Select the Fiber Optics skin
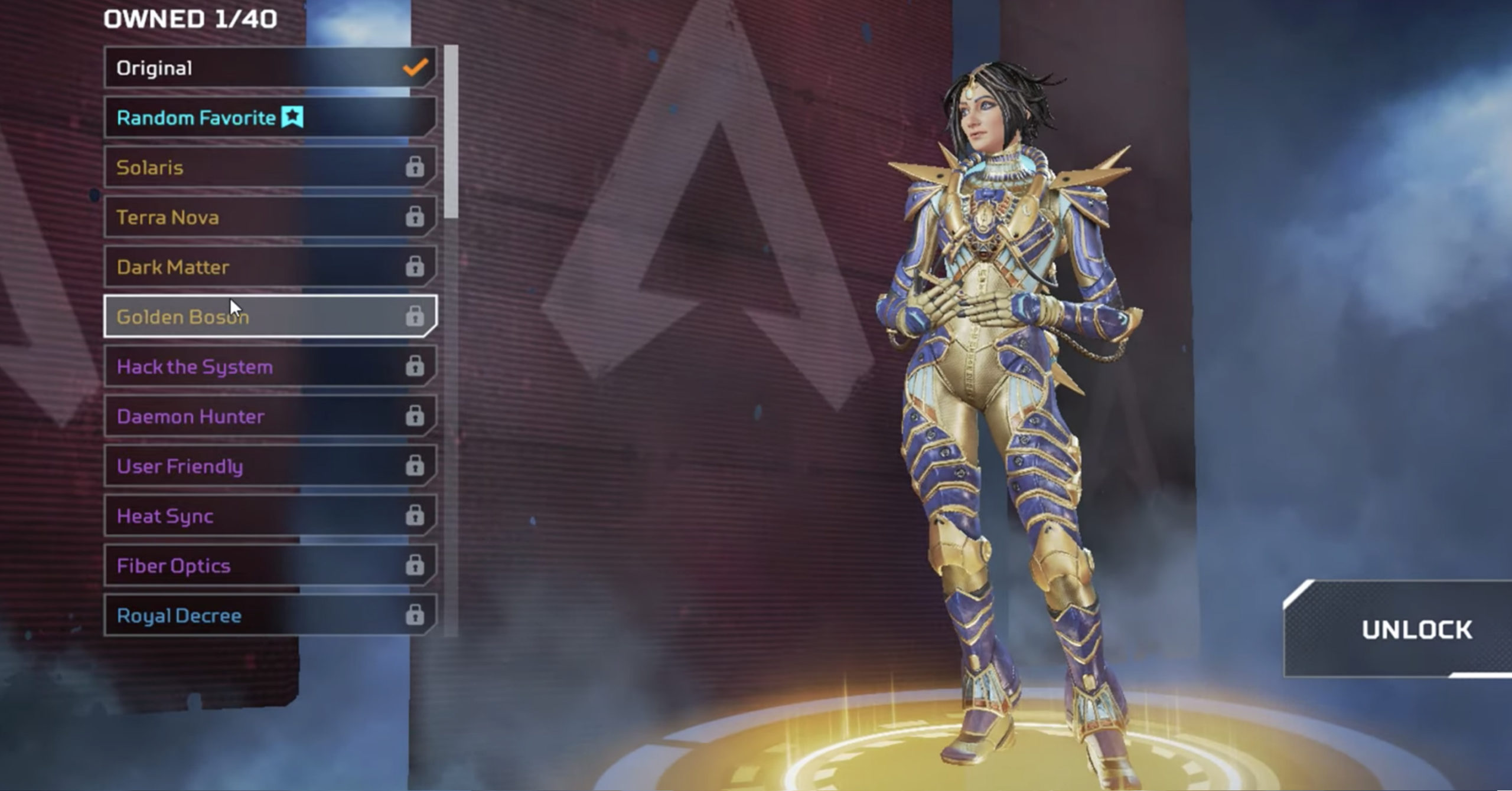Screen dimensions: 1512x791 [x=270, y=566]
